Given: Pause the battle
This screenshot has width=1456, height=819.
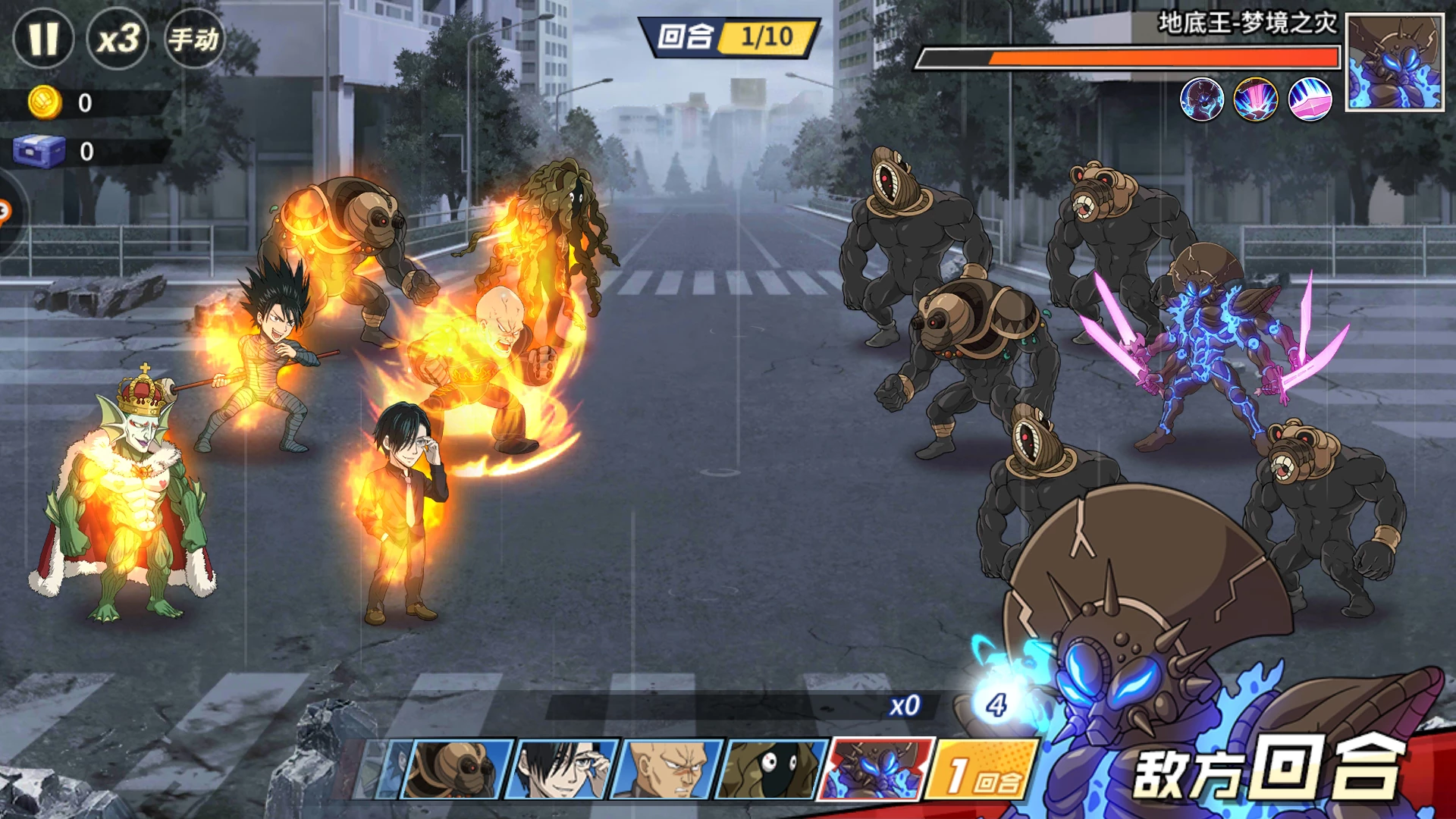Looking at the screenshot, I should (43, 38).
